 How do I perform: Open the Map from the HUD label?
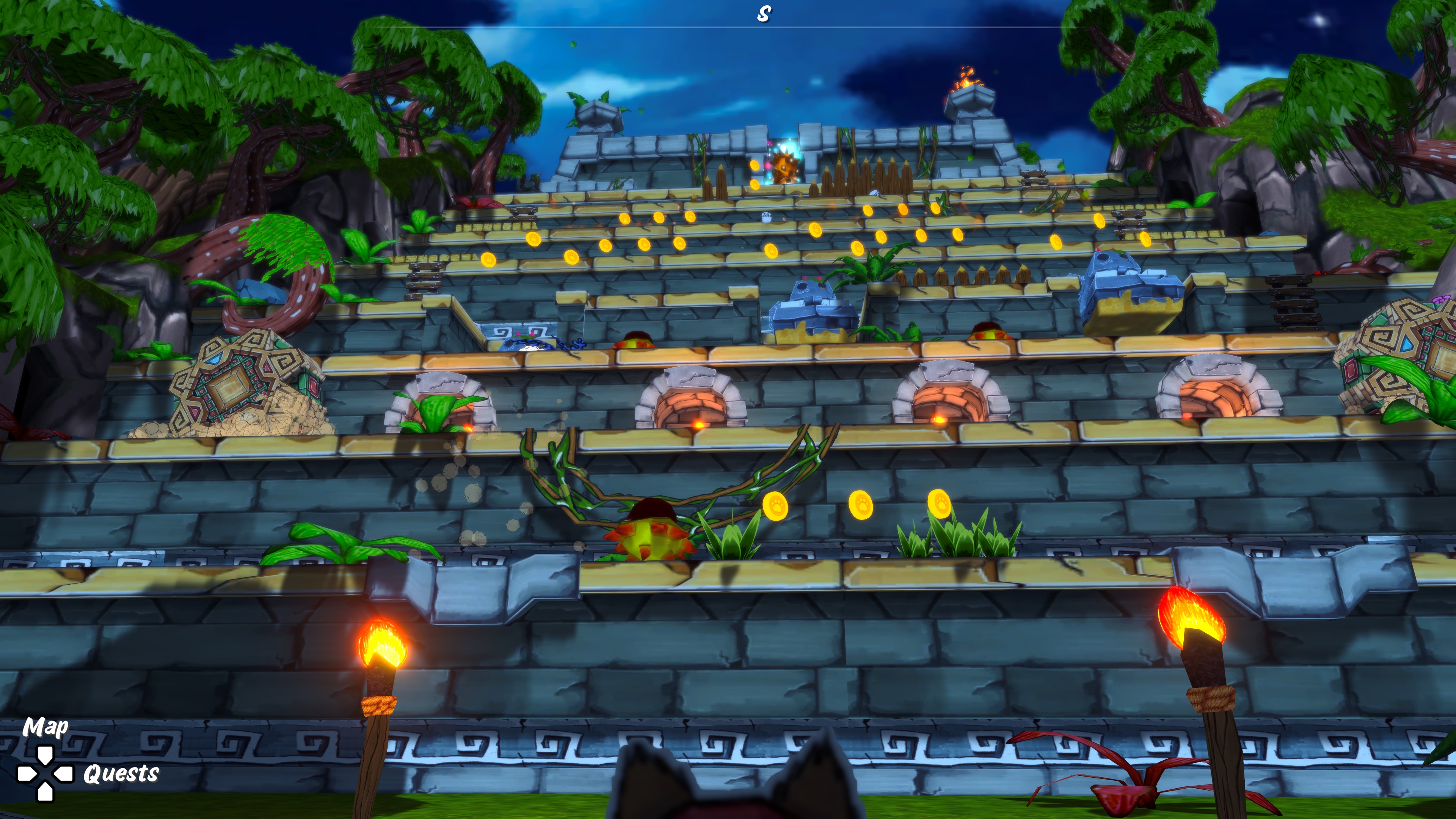point(45,728)
